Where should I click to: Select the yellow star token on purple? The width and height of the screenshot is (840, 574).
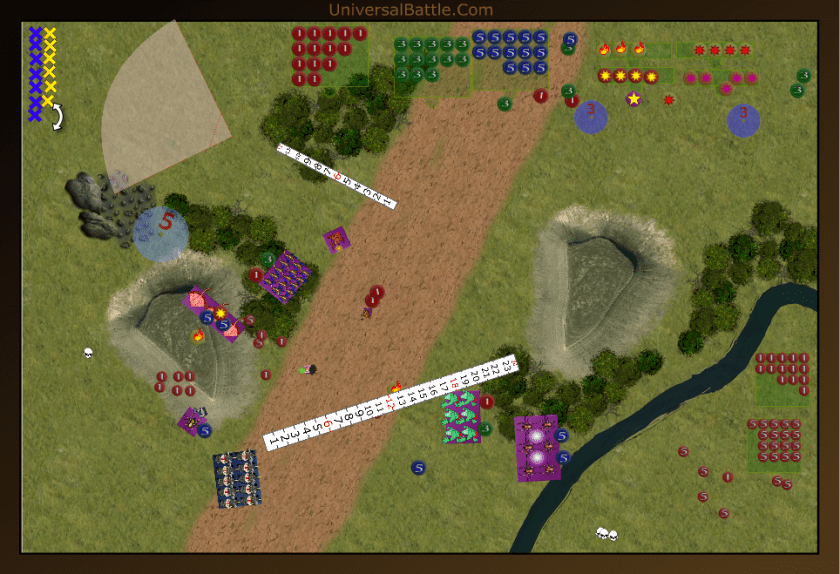(633, 98)
